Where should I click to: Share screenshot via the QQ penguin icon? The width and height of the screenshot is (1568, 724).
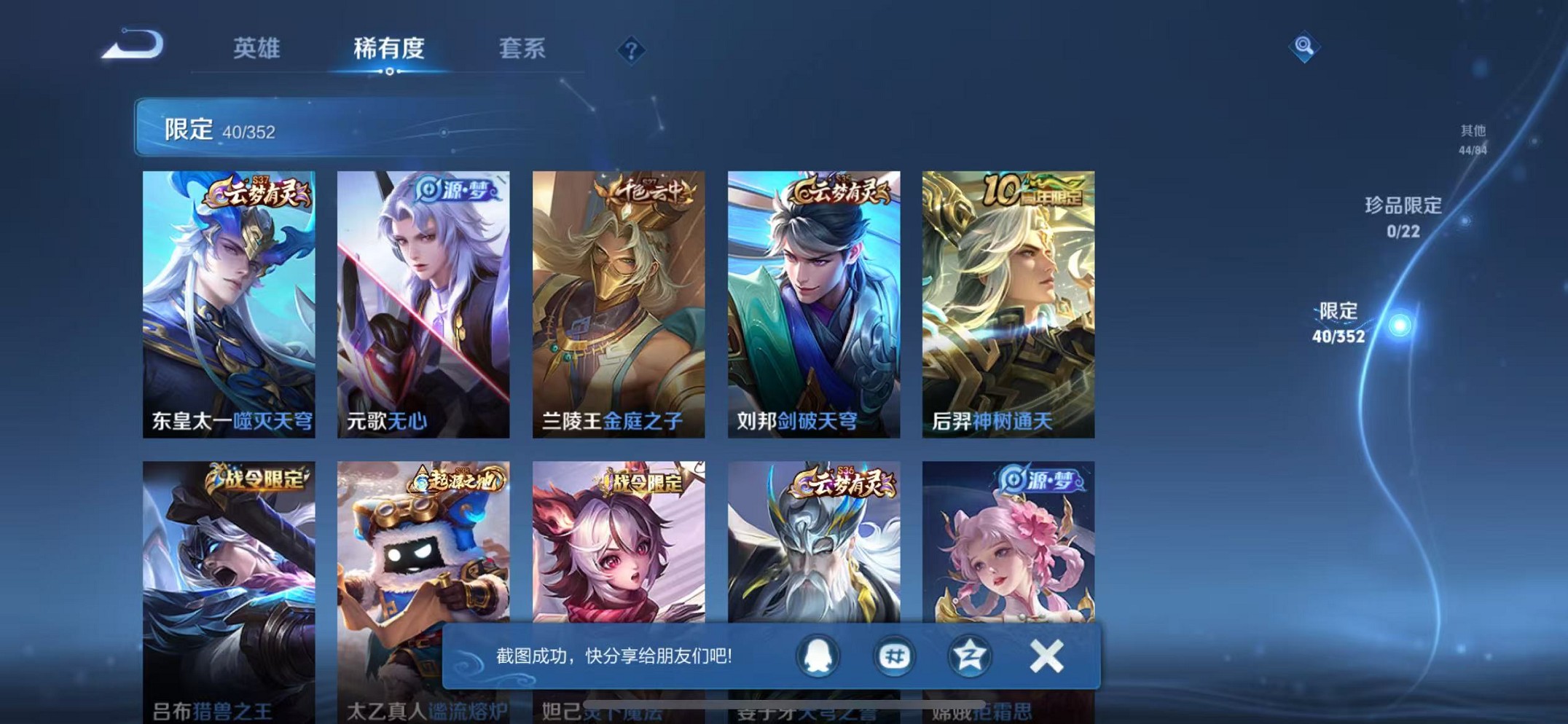point(818,655)
